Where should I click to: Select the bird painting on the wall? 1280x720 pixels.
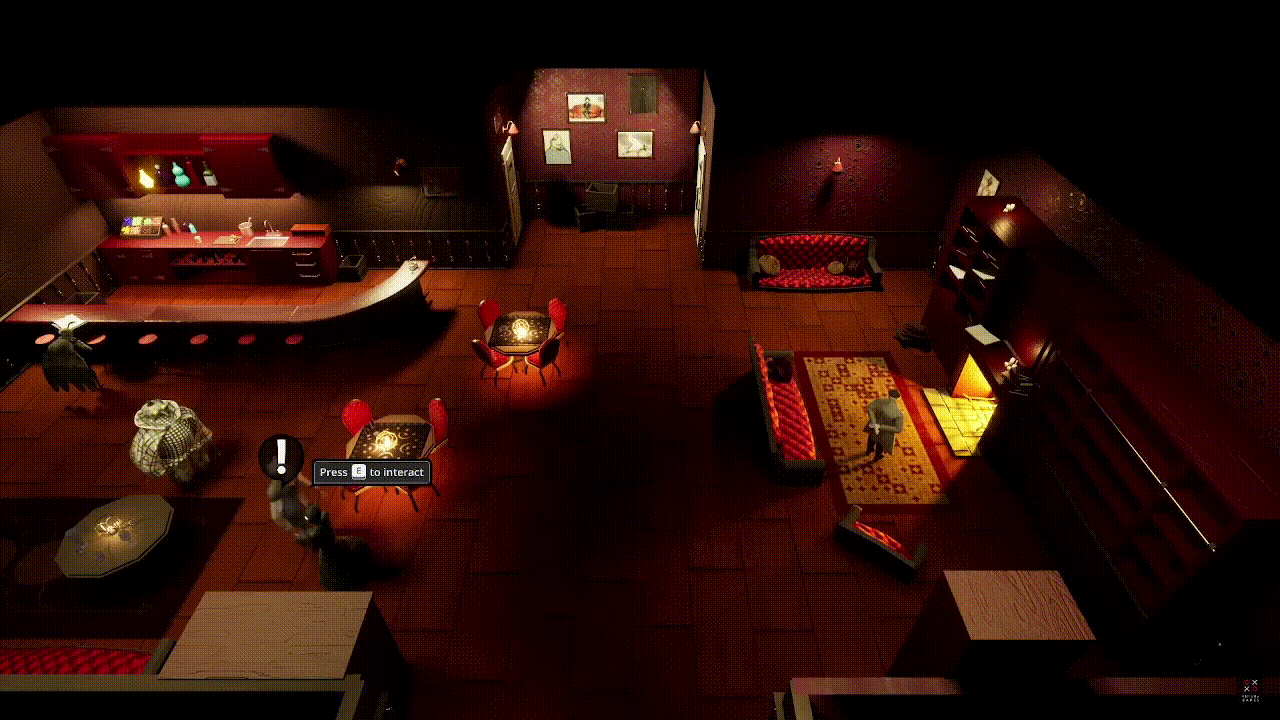tap(633, 142)
